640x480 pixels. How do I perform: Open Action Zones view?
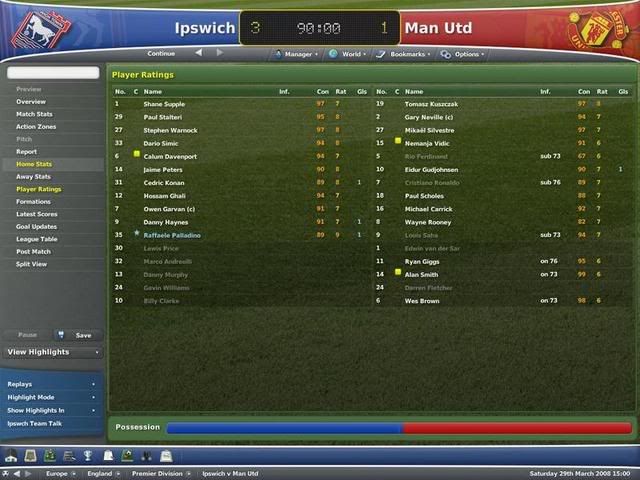(37, 126)
